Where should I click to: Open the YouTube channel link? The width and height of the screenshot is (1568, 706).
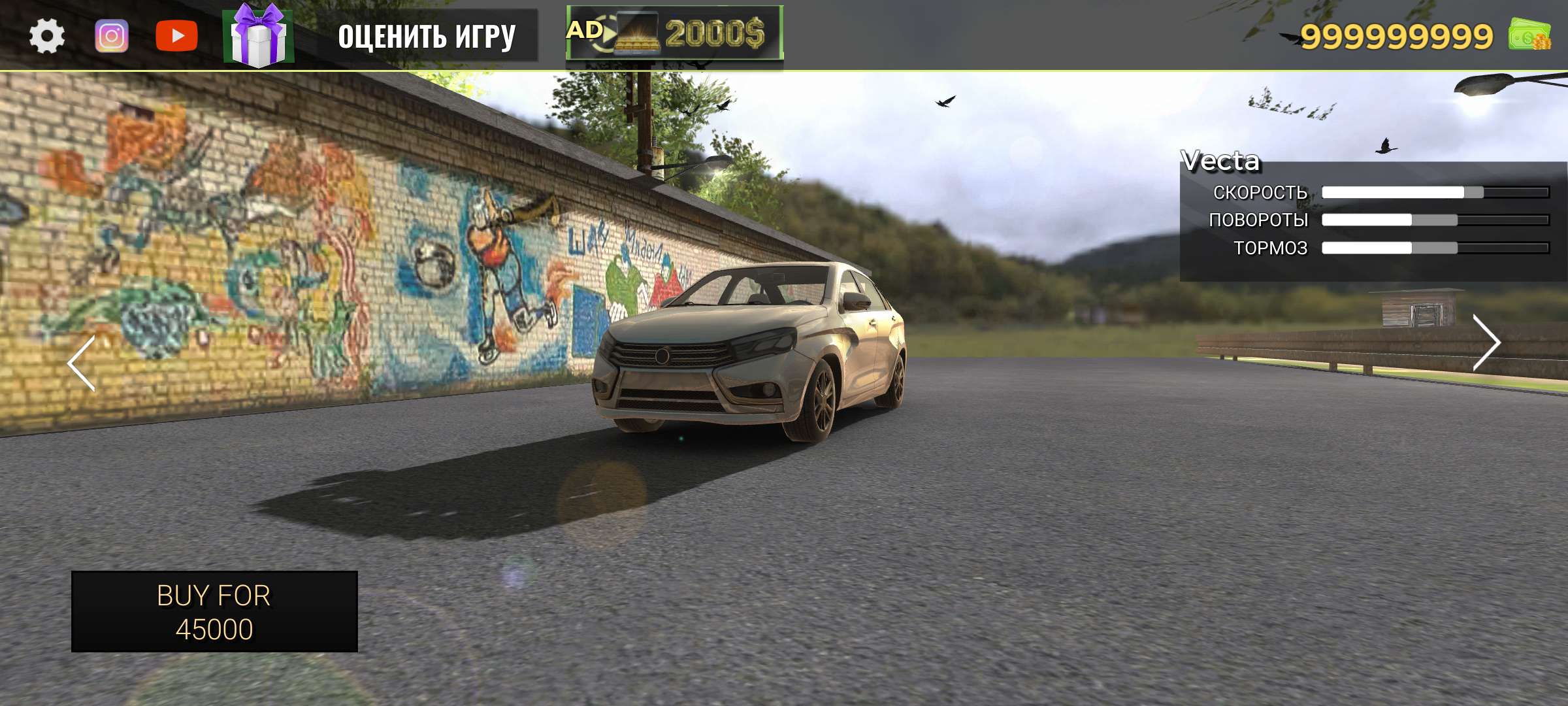176,36
